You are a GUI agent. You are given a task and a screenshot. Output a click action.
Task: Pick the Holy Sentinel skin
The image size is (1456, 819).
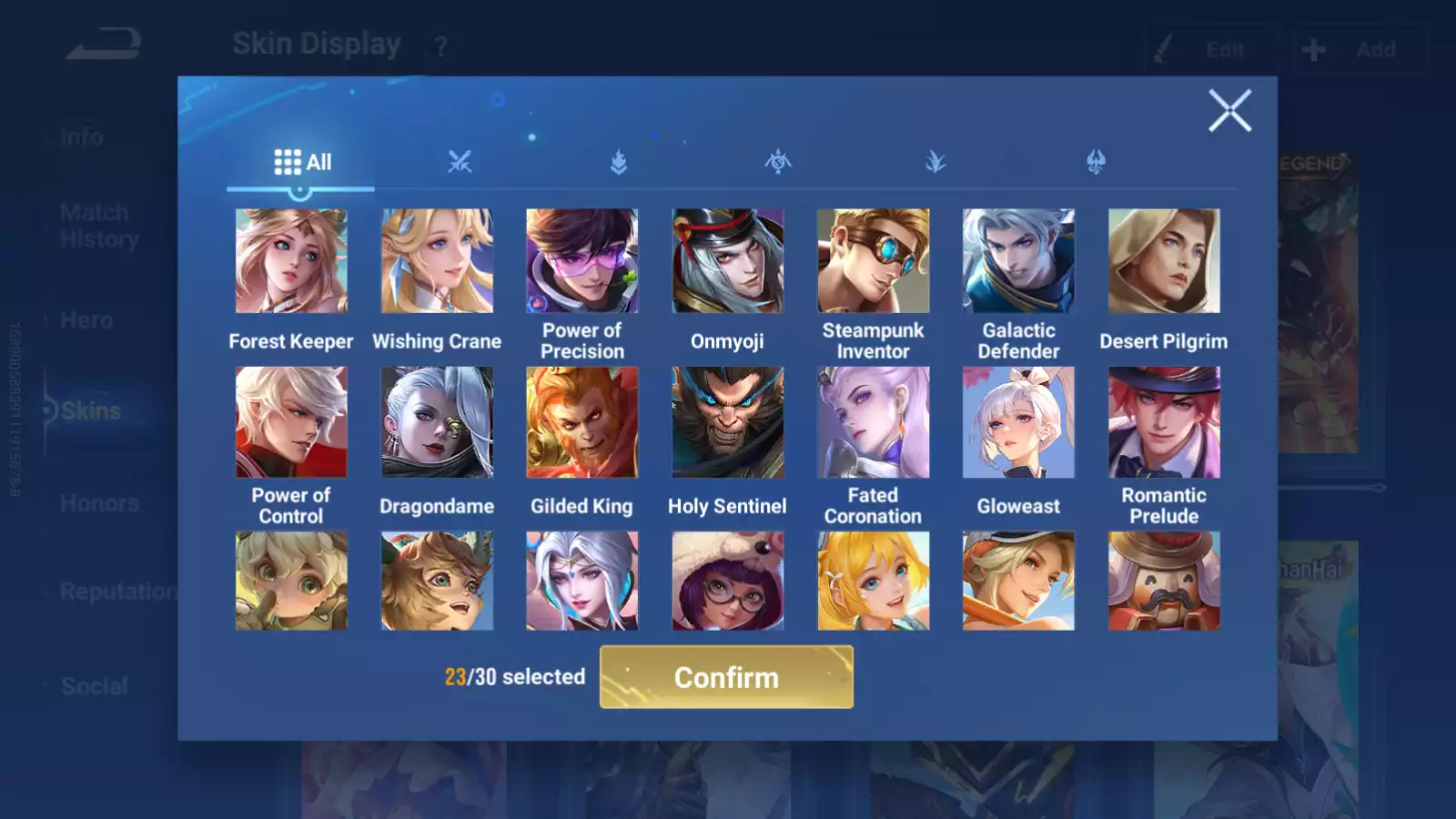(727, 422)
